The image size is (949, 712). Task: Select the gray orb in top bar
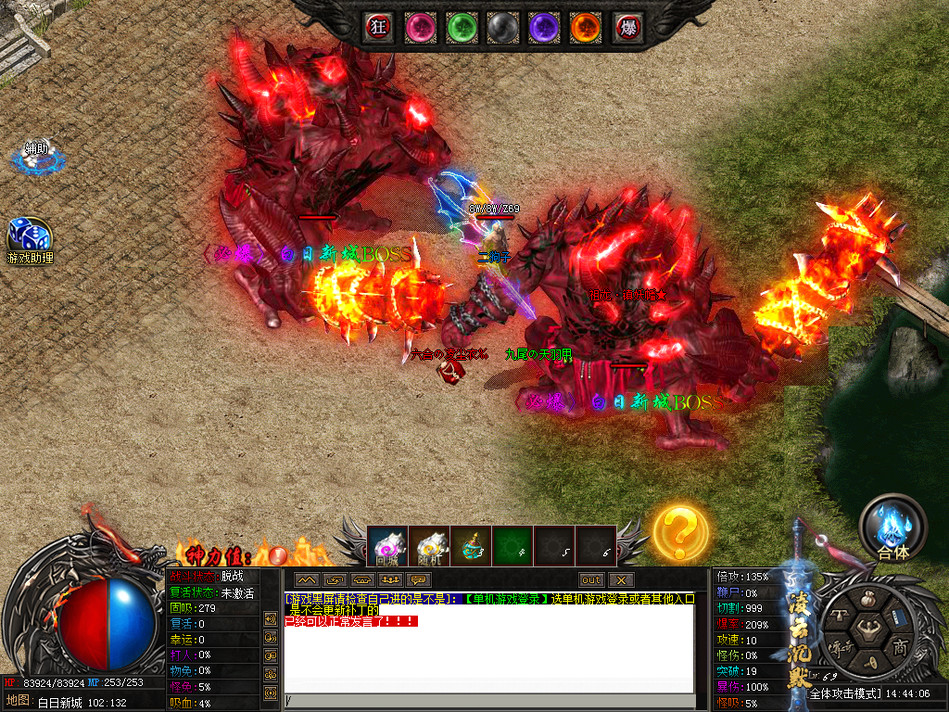502,27
